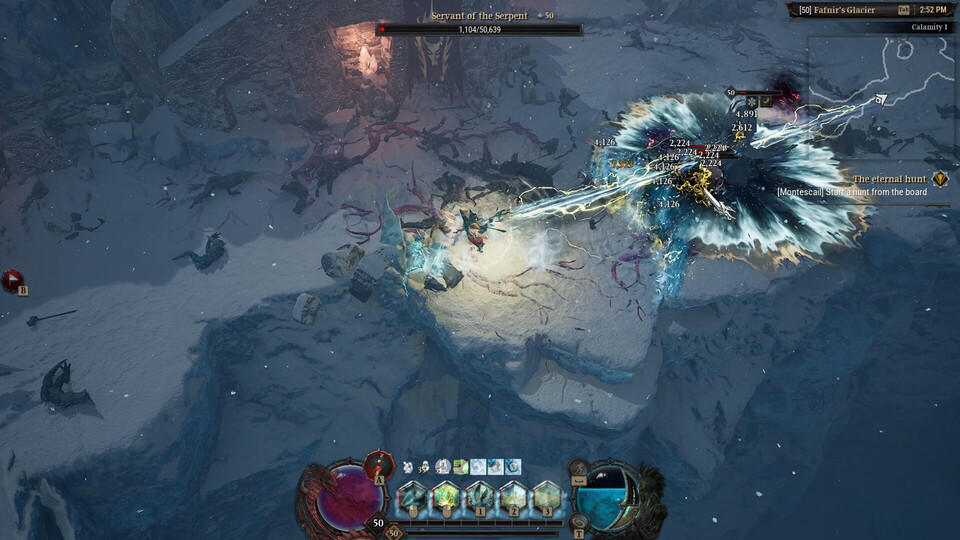Image resolution: width=960 pixels, height=540 pixels.
Task: Click the spiral ability icon beside the blue orb
Action: tap(579, 521)
